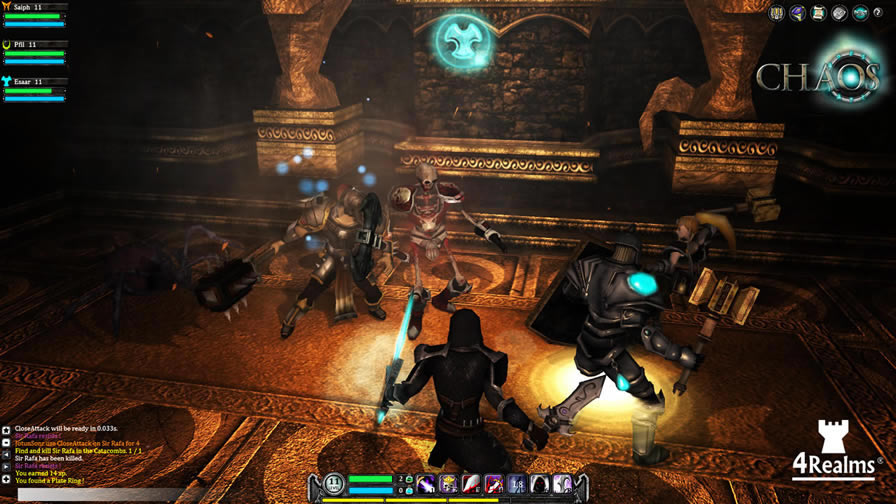
Task: Use the crowned skull ability
Action: coord(448,484)
